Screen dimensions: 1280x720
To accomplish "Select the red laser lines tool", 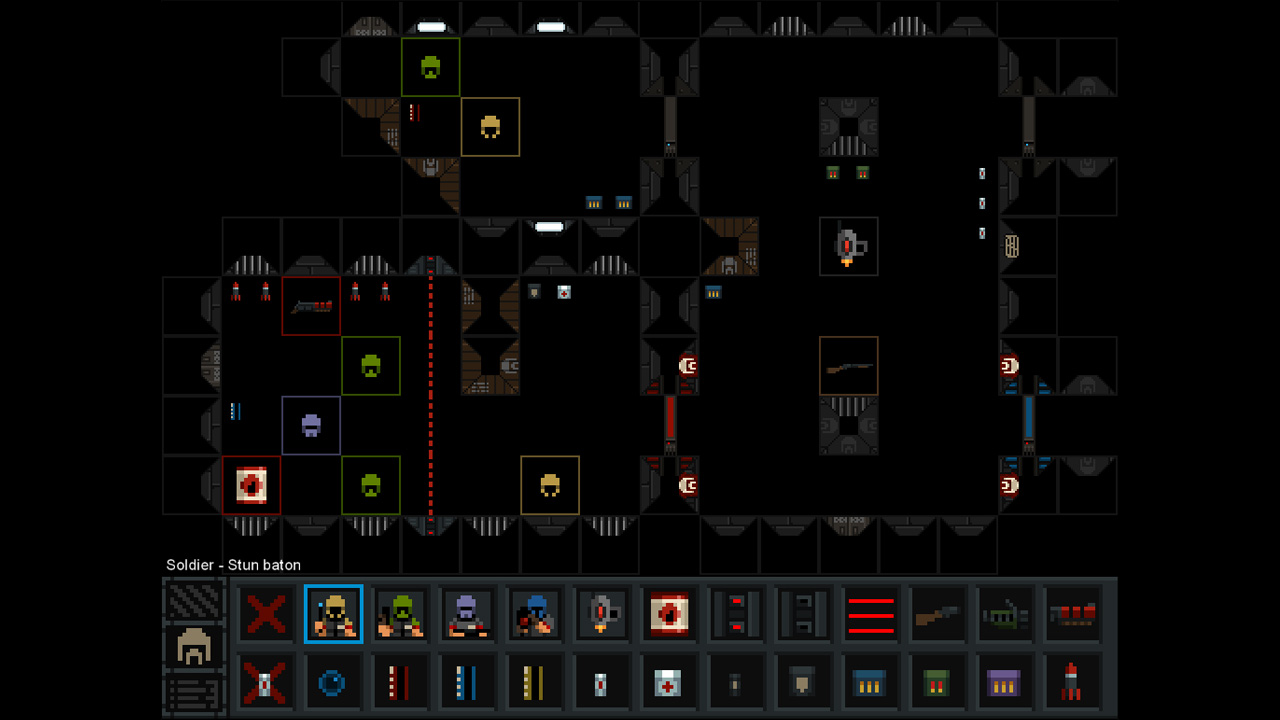I will 869,614.
